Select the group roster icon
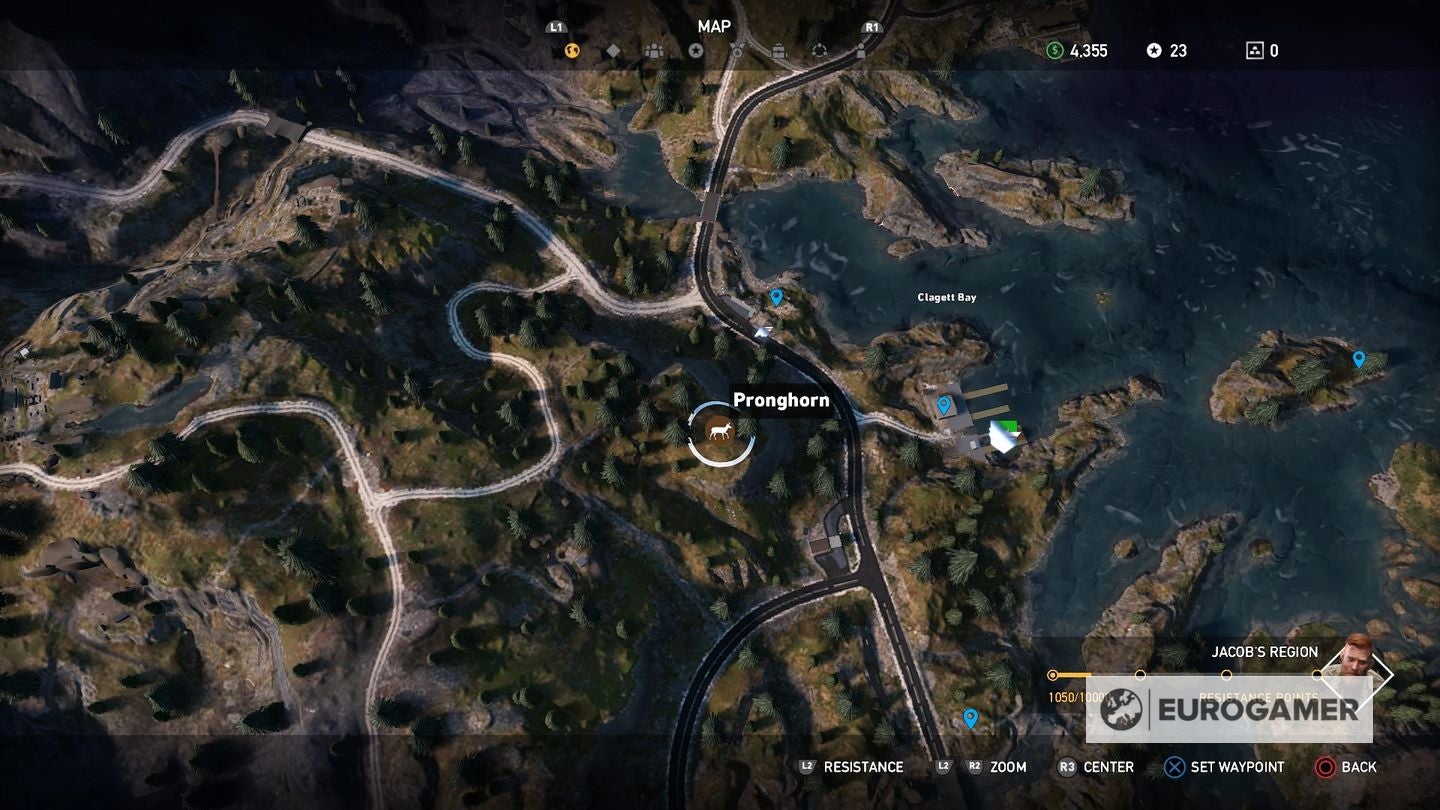Screen dimensions: 1440x810 (655, 50)
